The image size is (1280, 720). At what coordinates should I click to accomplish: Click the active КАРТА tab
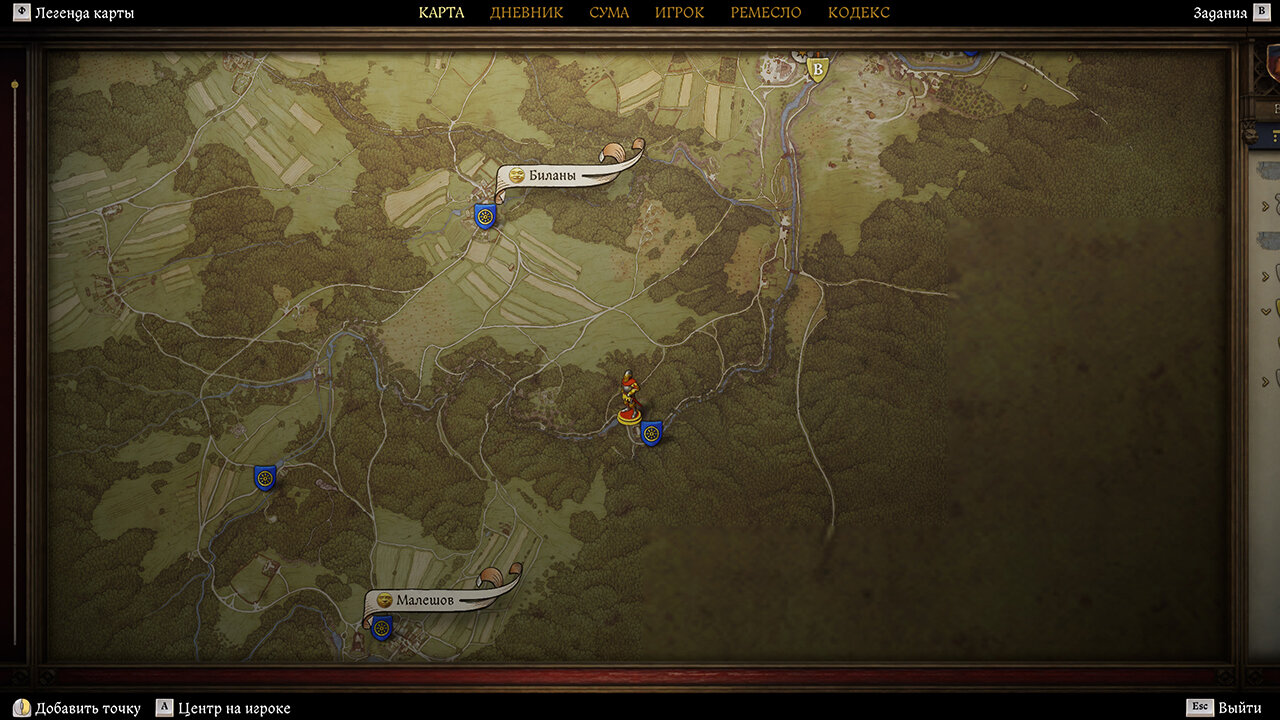click(x=441, y=13)
